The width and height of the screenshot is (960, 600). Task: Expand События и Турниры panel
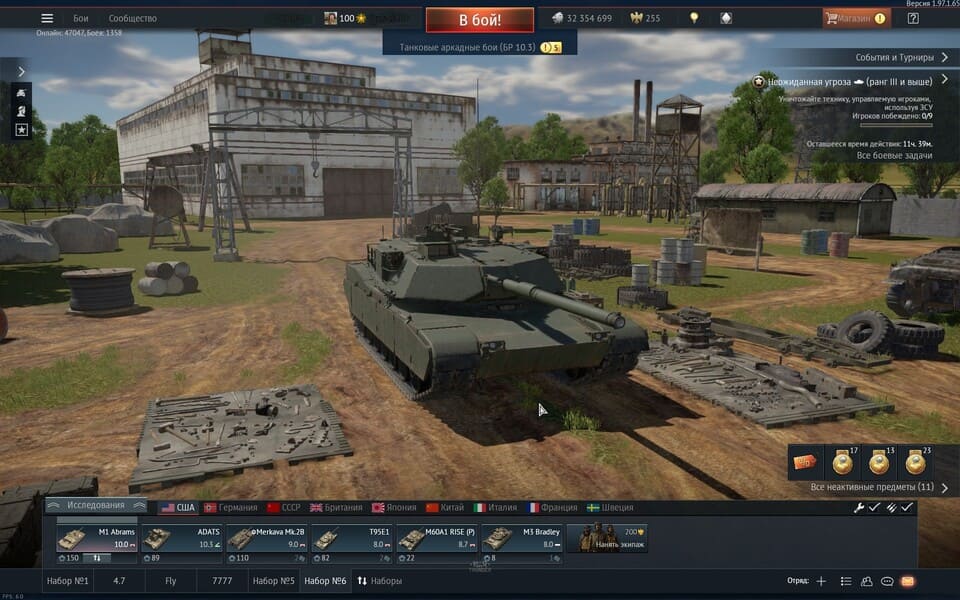(x=896, y=58)
